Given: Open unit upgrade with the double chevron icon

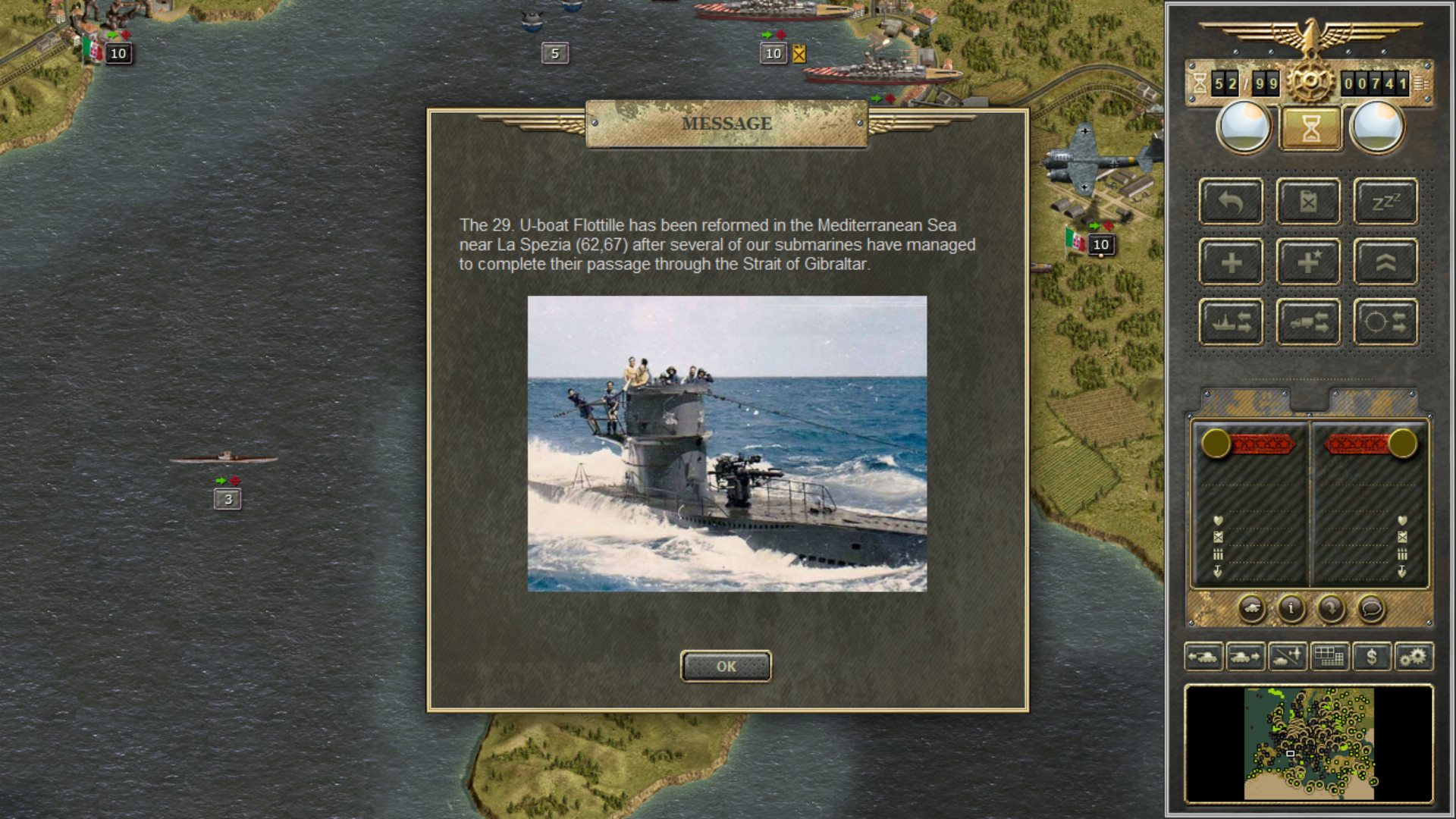Looking at the screenshot, I should 1385,261.
